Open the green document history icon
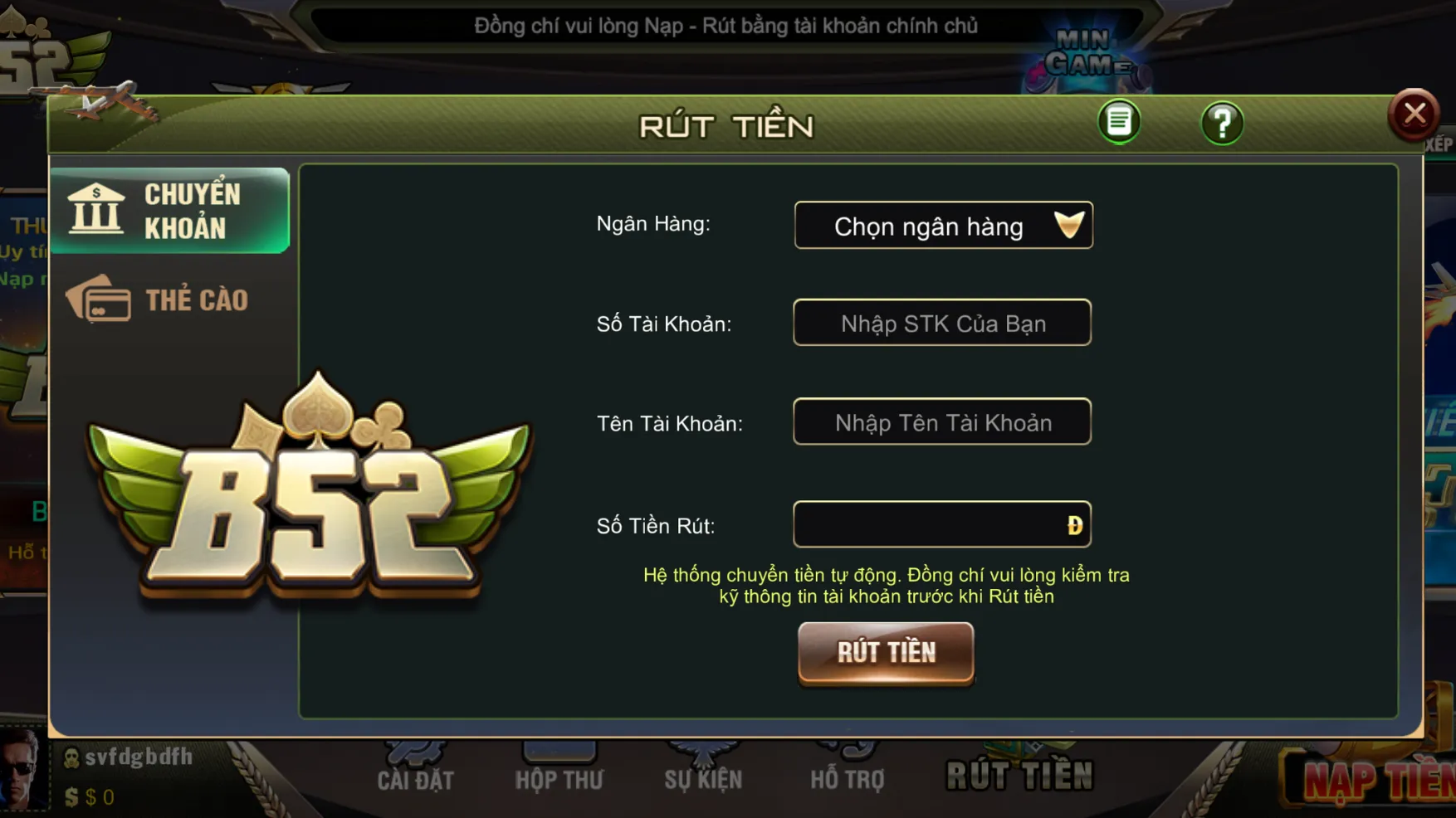Image resolution: width=1456 pixels, height=818 pixels. (x=1118, y=122)
